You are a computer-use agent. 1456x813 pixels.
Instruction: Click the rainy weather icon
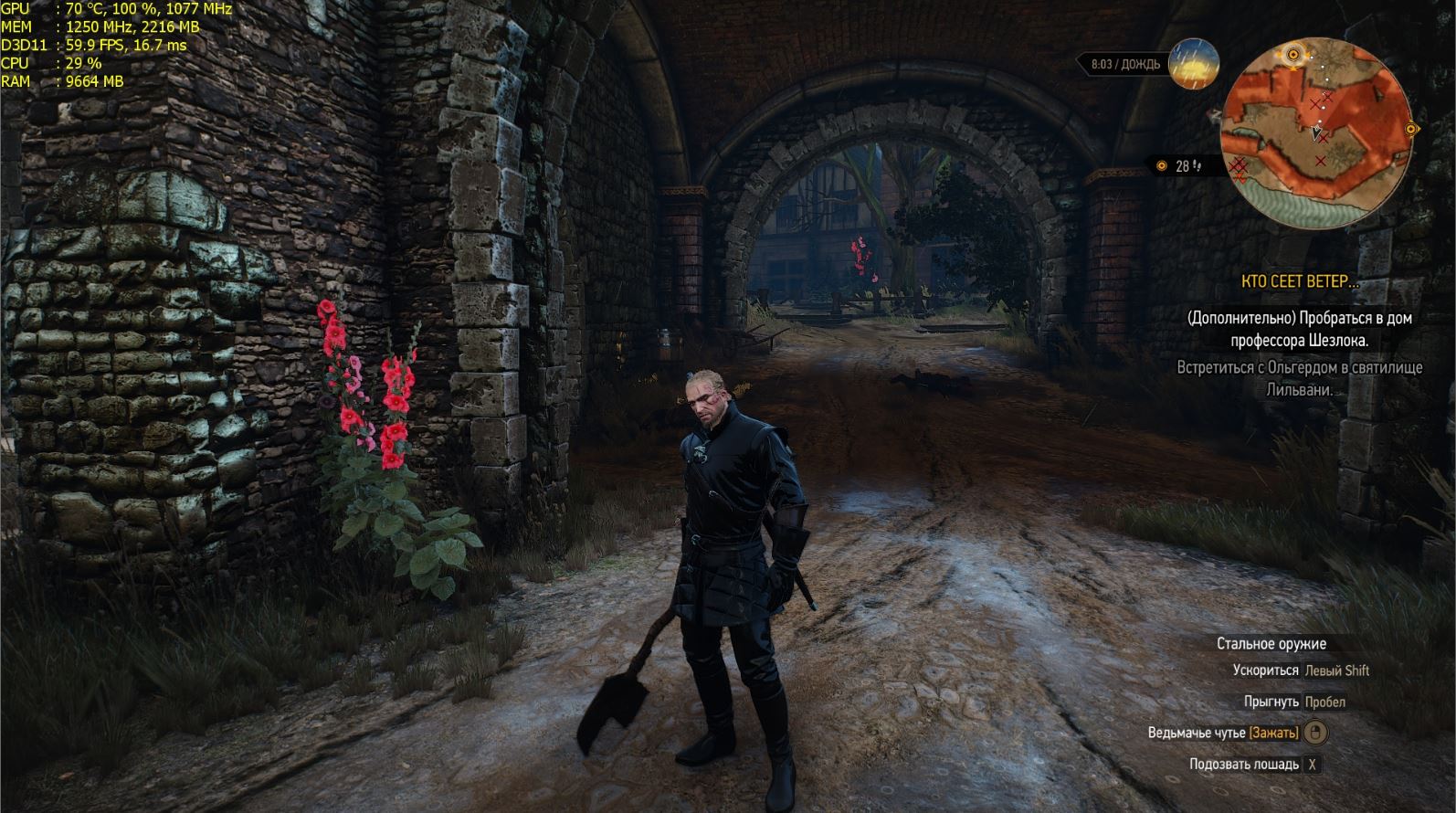tap(1194, 63)
